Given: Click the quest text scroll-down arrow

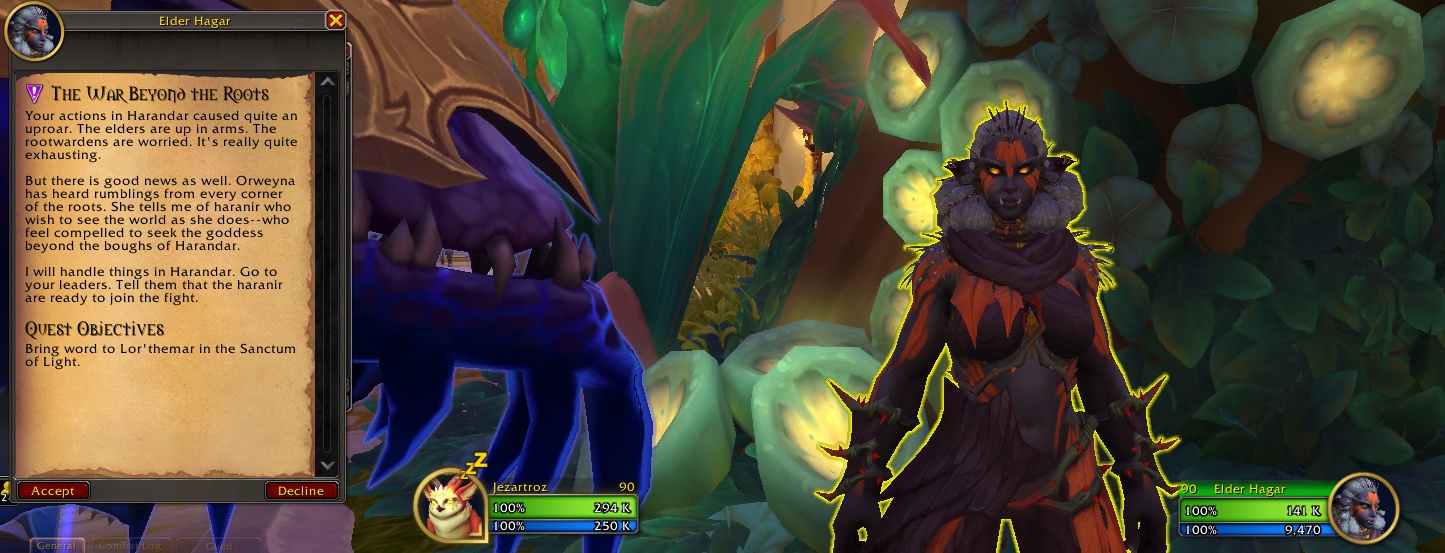Looking at the screenshot, I should click(x=327, y=466).
